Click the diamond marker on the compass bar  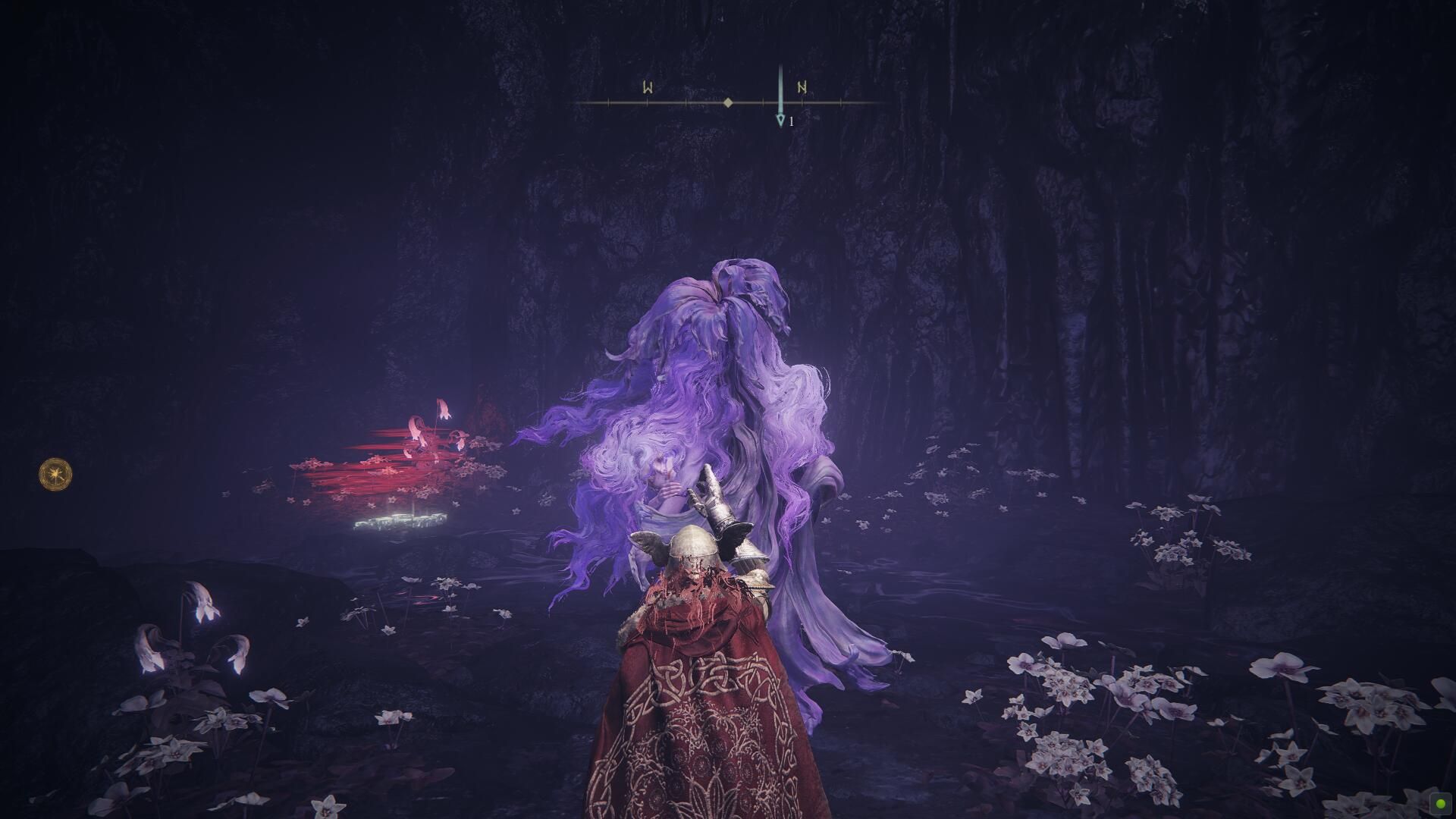[x=728, y=102]
